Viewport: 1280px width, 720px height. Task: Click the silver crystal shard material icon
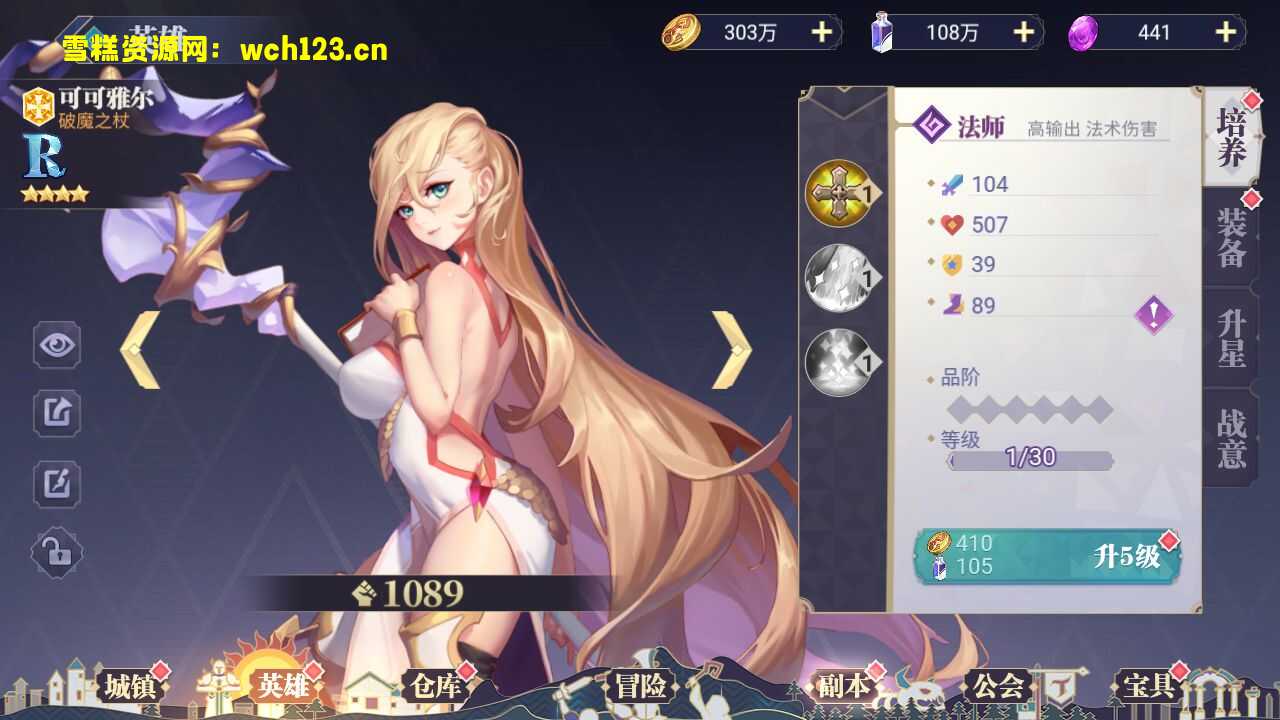coord(837,277)
